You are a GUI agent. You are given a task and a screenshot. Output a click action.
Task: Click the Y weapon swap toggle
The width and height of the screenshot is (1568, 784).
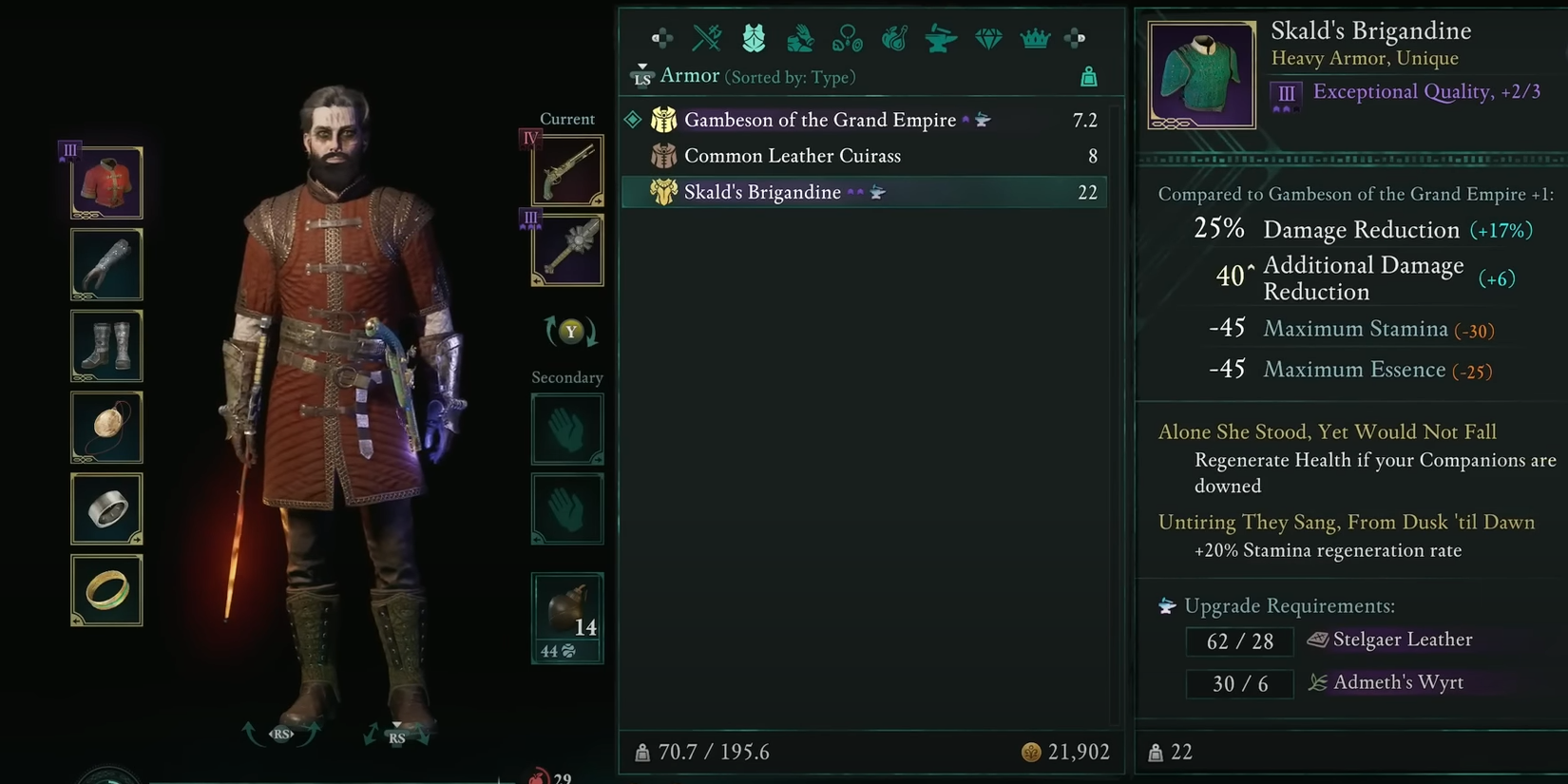click(570, 332)
